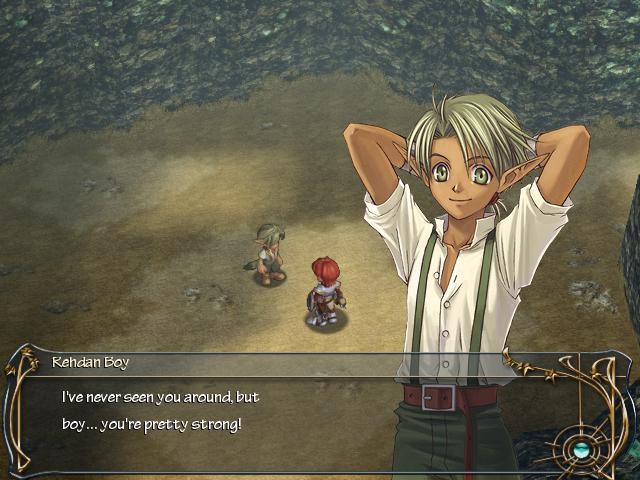Advance the Rehdan Boy dialogue box
Viewport: 640px width, 480px height.
pyautogui.click(x=250, y=410)
